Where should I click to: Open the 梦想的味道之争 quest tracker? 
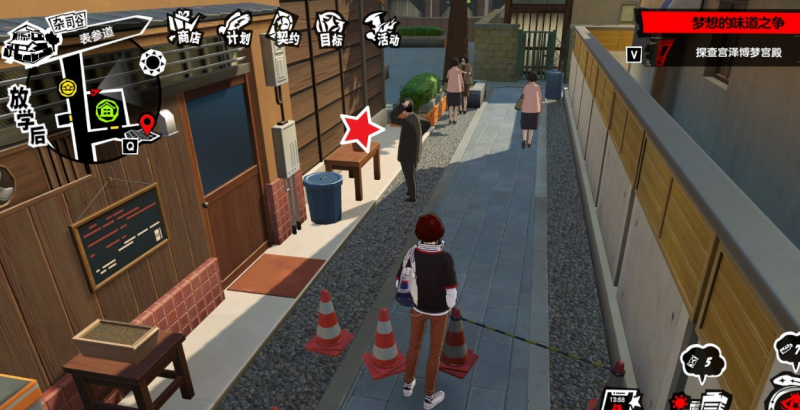click(719, 21)
